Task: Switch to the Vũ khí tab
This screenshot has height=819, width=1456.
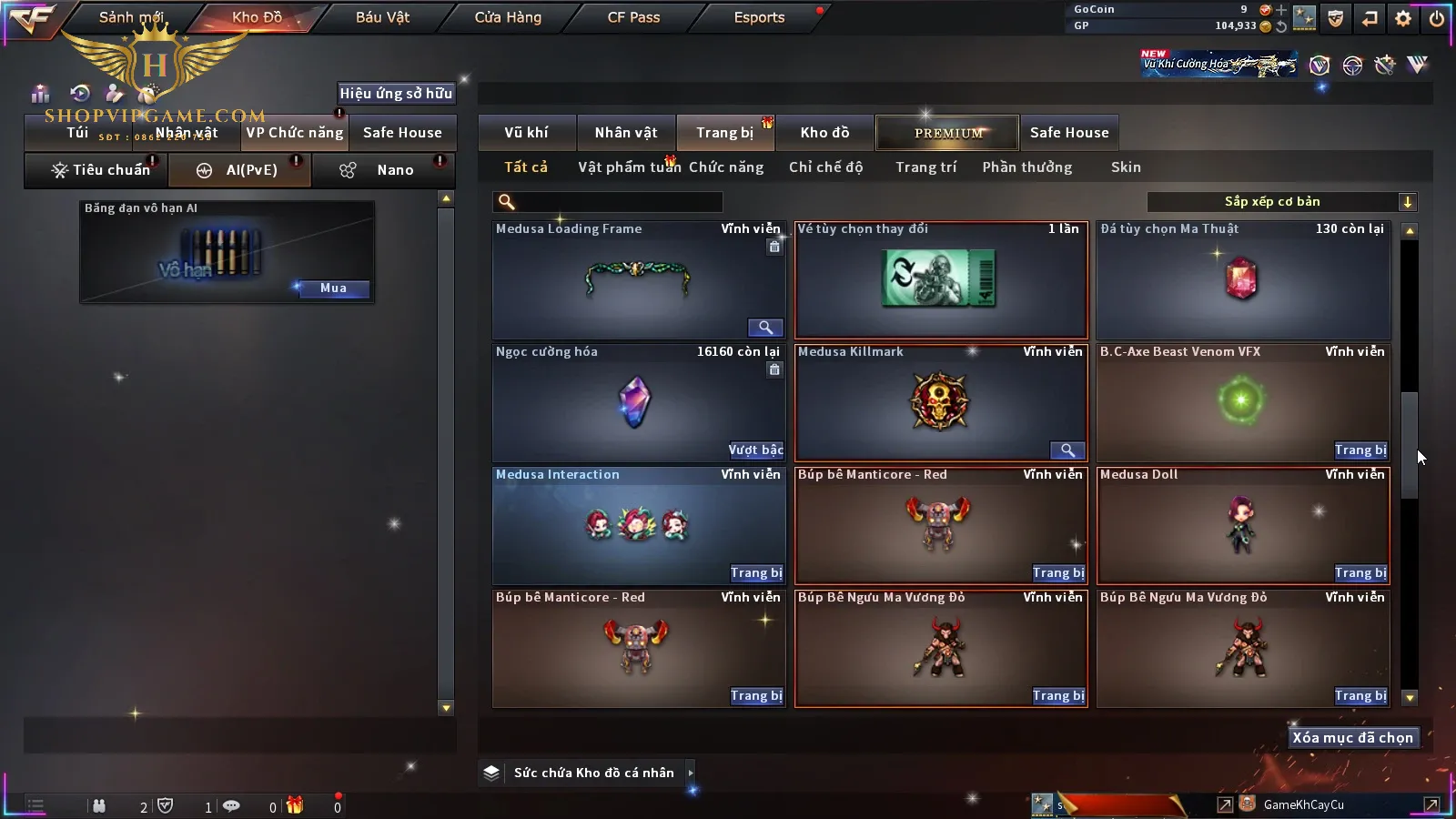Action: 526,133
